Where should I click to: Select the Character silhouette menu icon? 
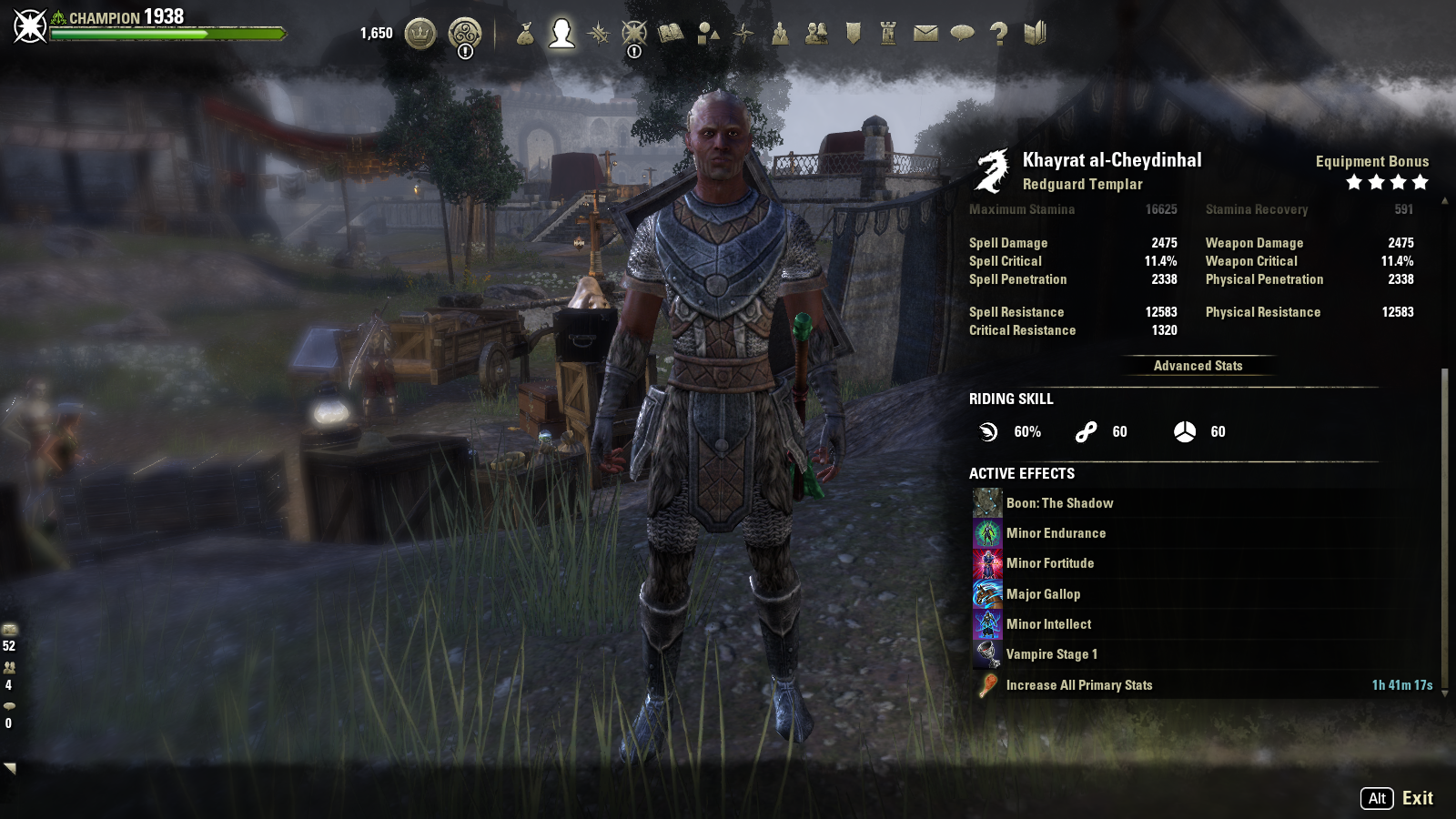tap(561, 34)
